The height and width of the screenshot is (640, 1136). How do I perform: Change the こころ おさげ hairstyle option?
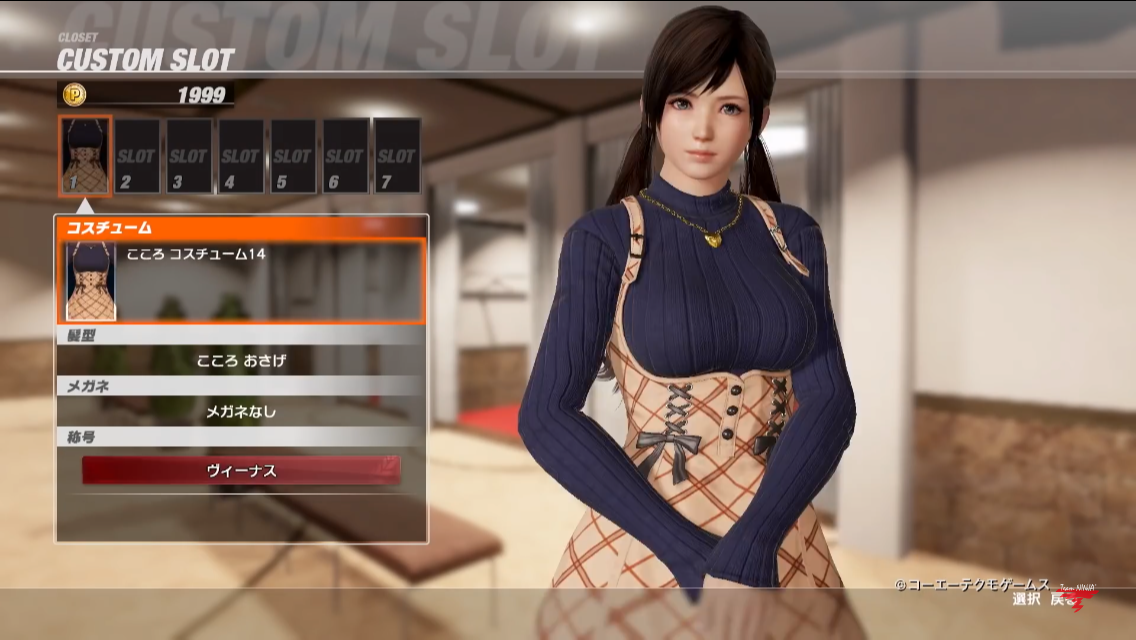click(241, 360)
